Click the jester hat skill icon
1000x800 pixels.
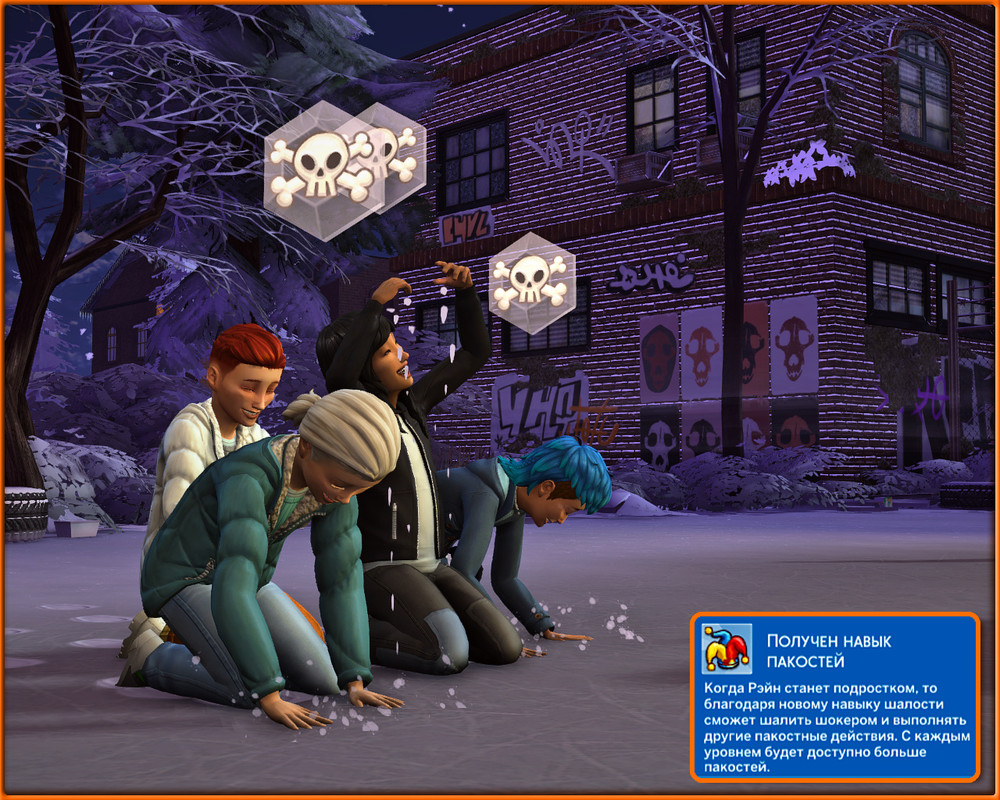[x=727, y=649]
